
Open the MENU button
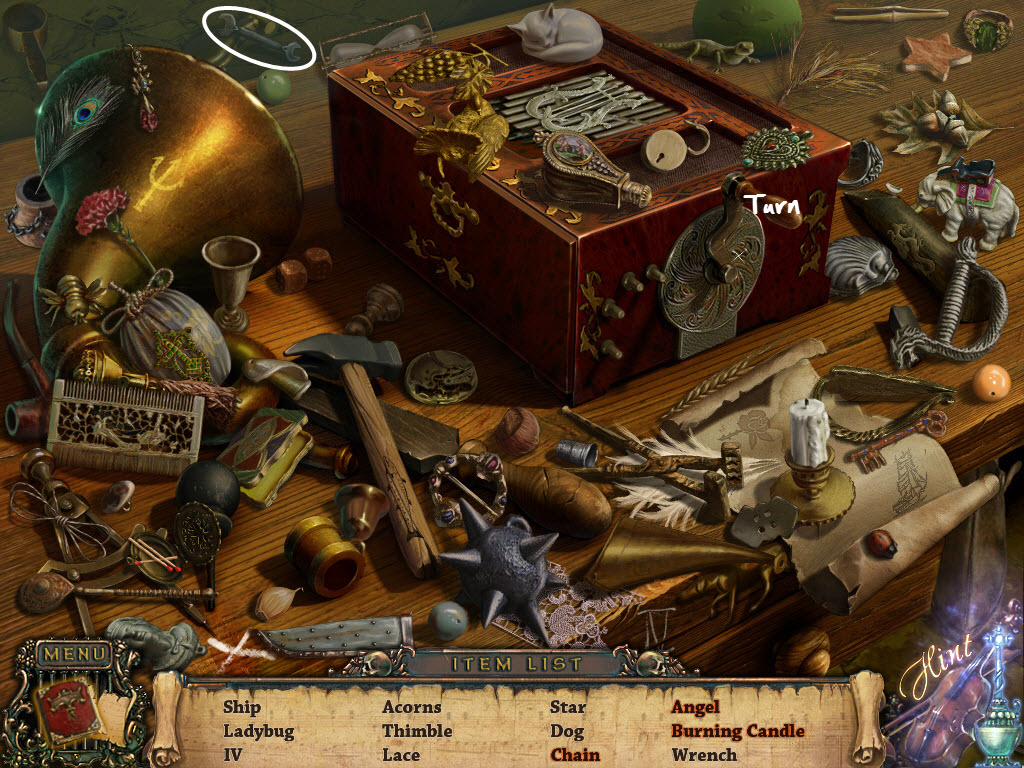coord(73,655)
